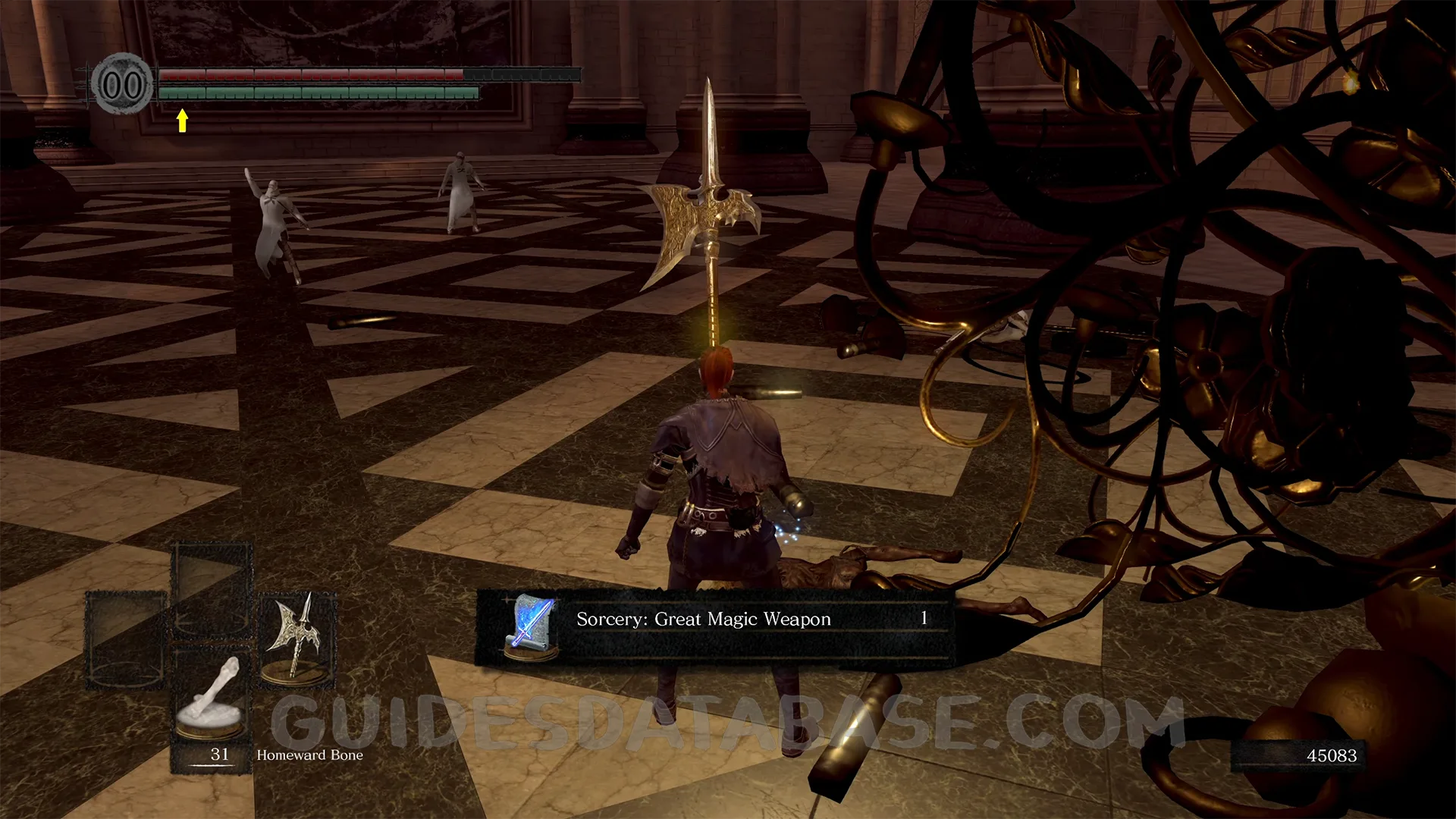Click the yellow arrow status effect icon
The width and height of the screenshot is (1456, 819).
(182, 121)
